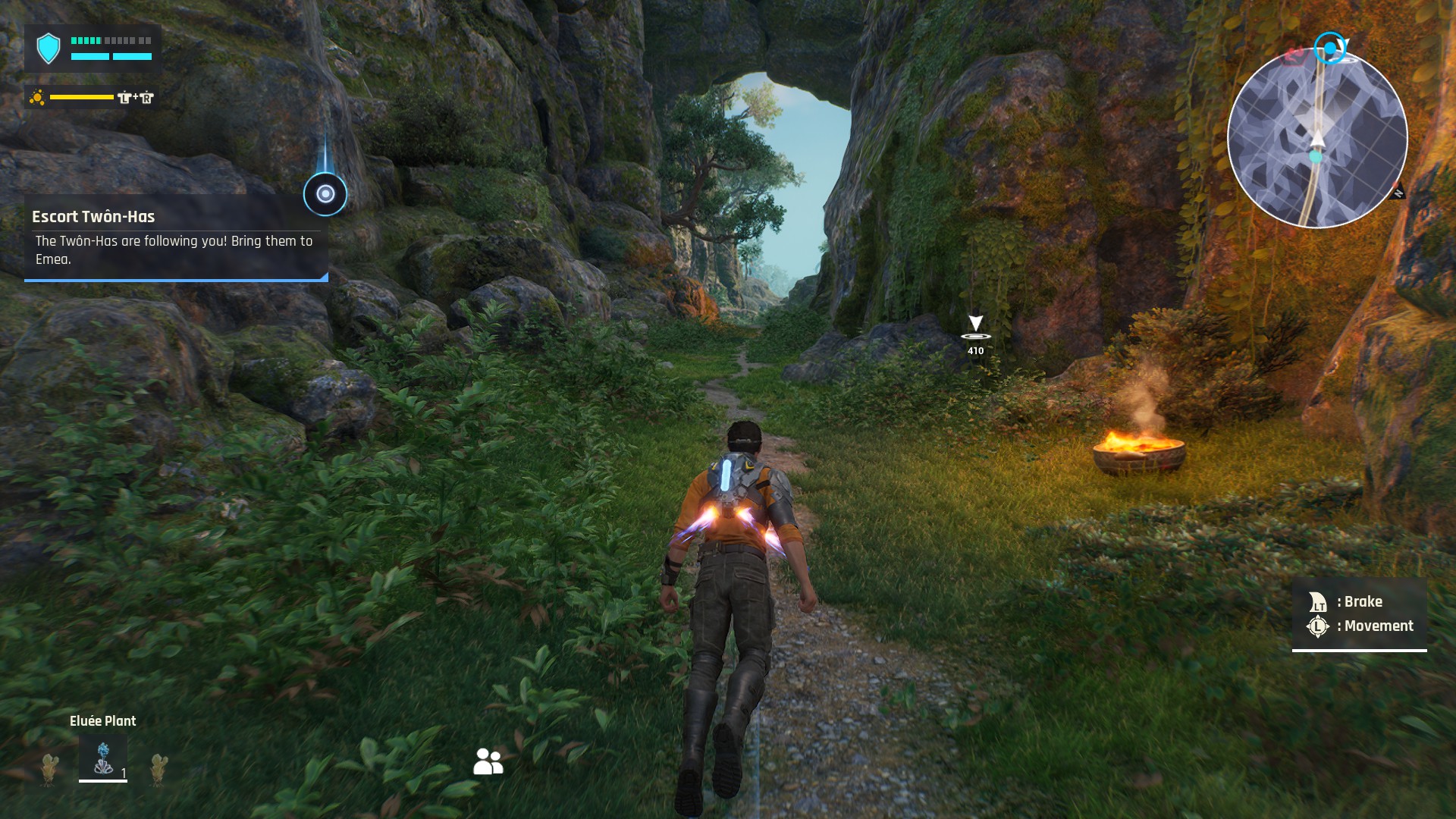Screen dimensions: 1456x819
Task: Click the Escort Twôn-Has quest tracker
Action: (x=176, y=237)
